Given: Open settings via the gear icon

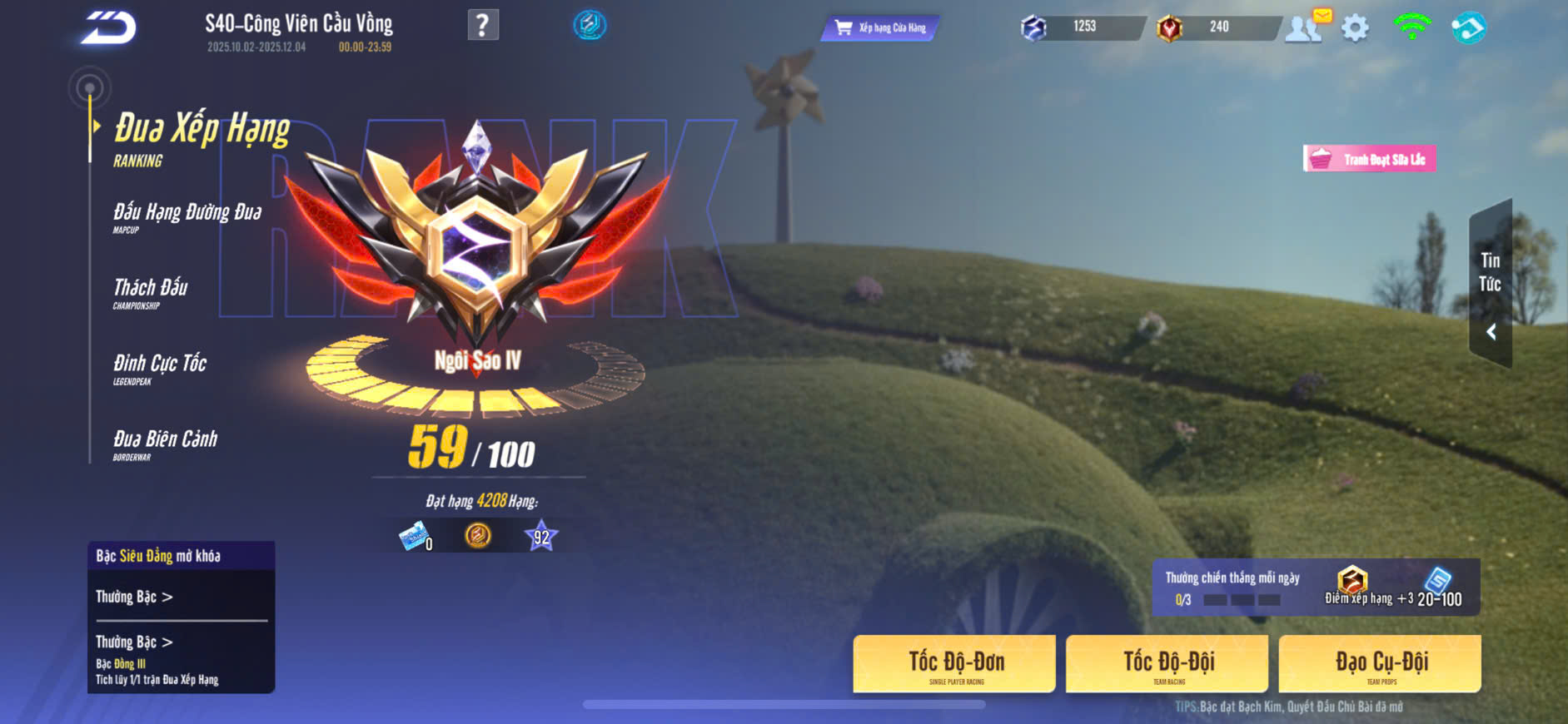Looking at the screenshot, I should (1355, 28).
